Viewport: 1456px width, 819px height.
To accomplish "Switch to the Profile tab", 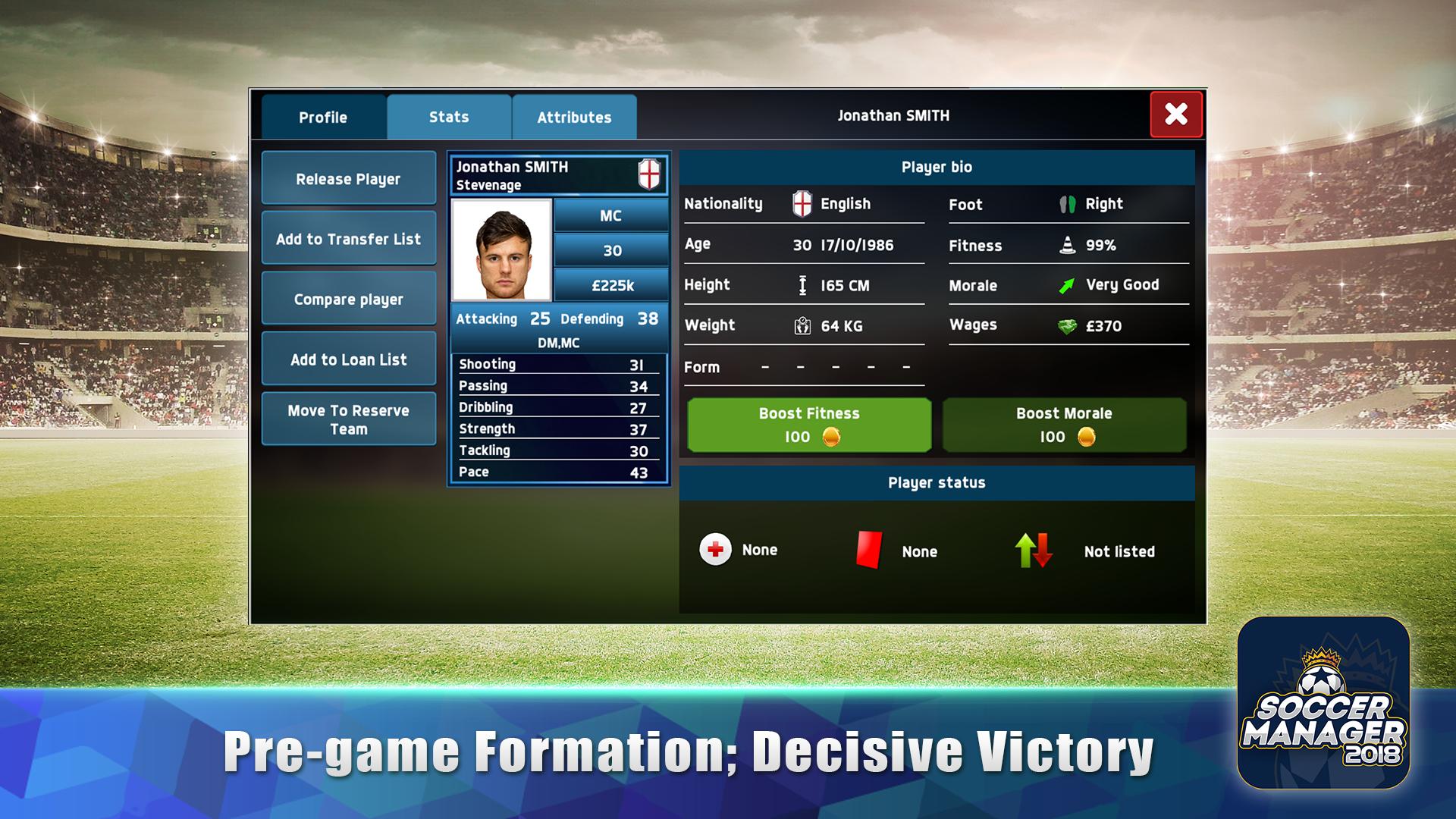I will click(x=322, y=117).
